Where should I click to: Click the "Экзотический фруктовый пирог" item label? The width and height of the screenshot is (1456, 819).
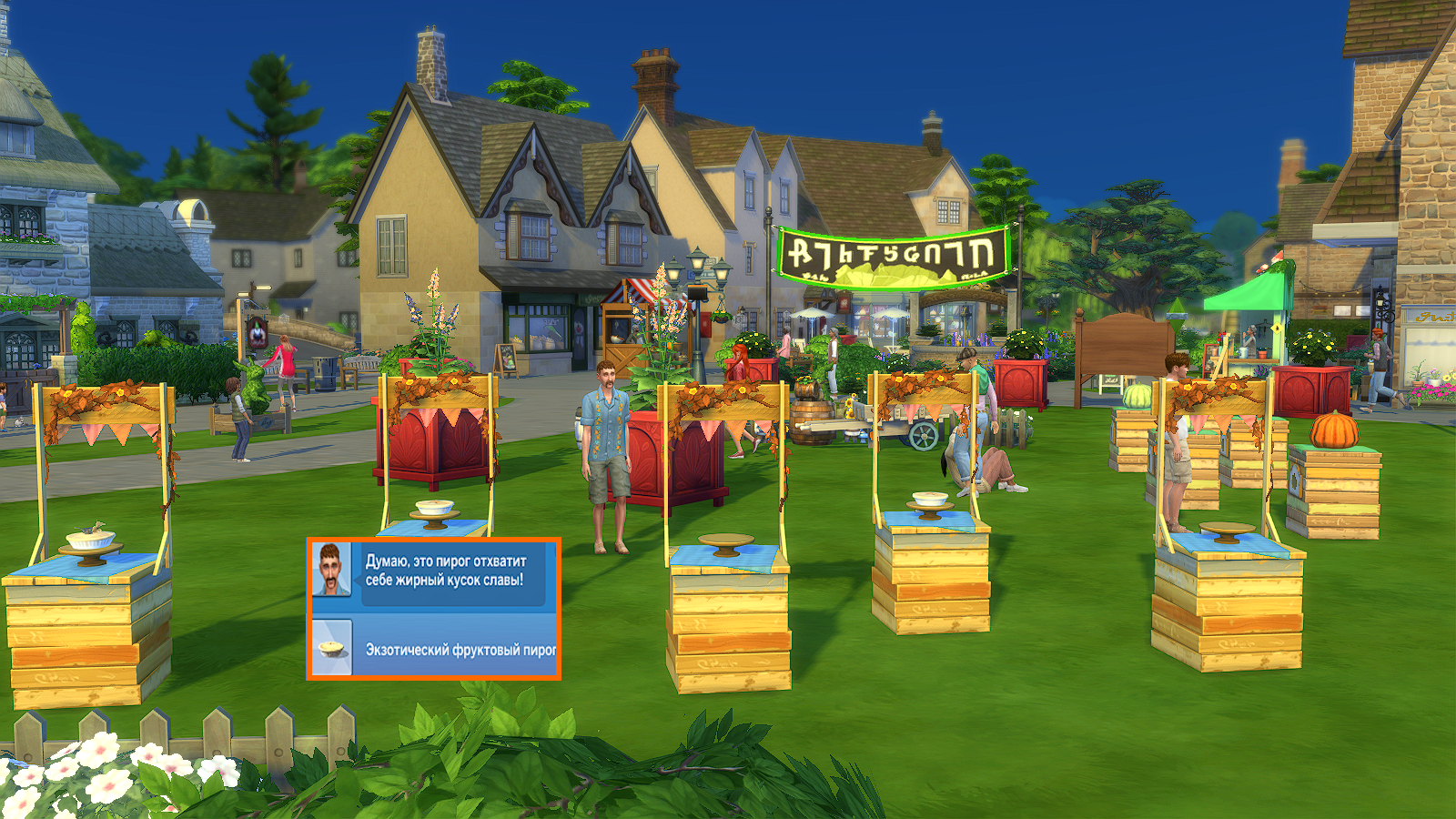click(x=460, y=650)
